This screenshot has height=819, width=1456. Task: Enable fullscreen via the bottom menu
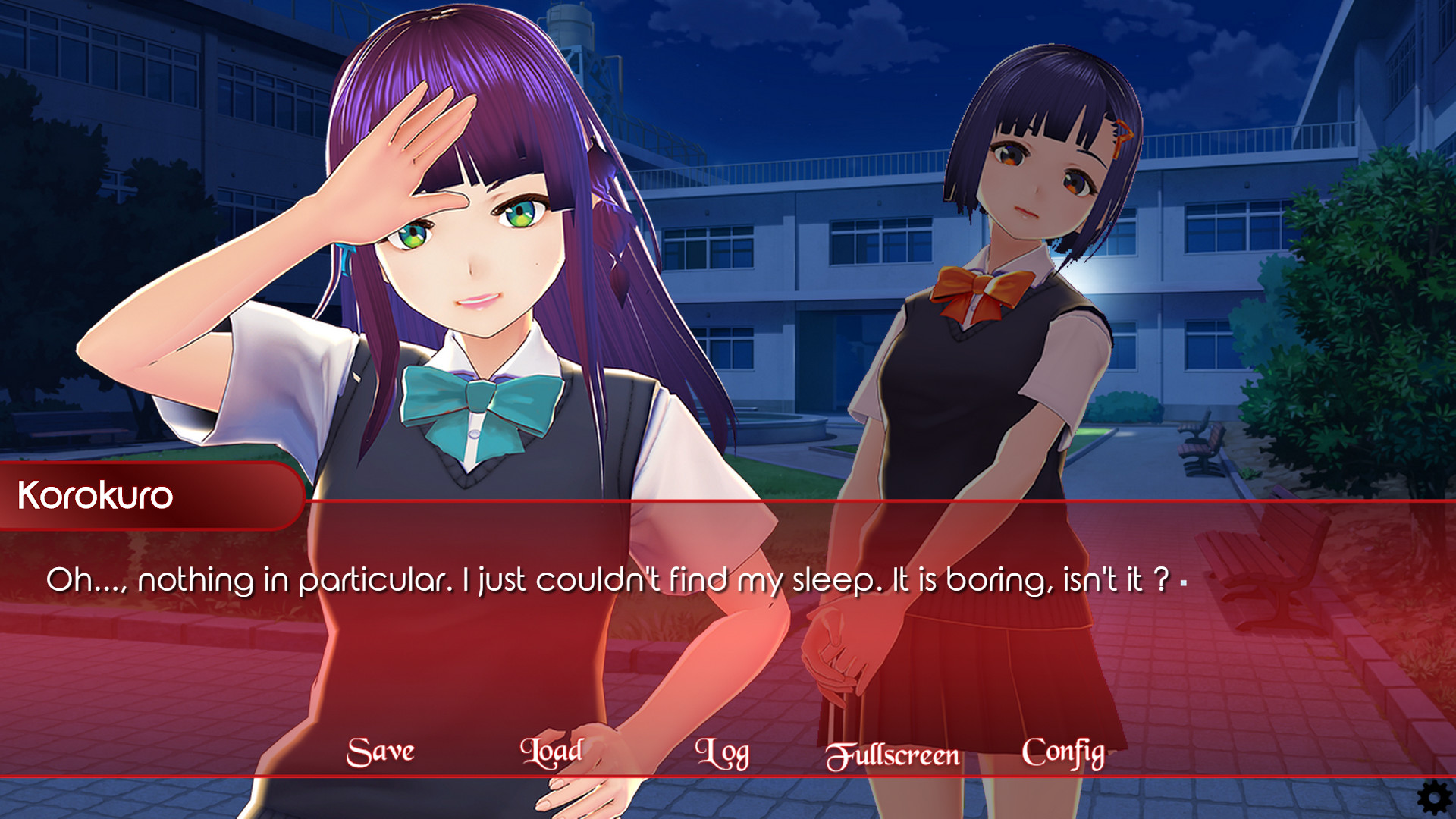(x=893, y=753)
